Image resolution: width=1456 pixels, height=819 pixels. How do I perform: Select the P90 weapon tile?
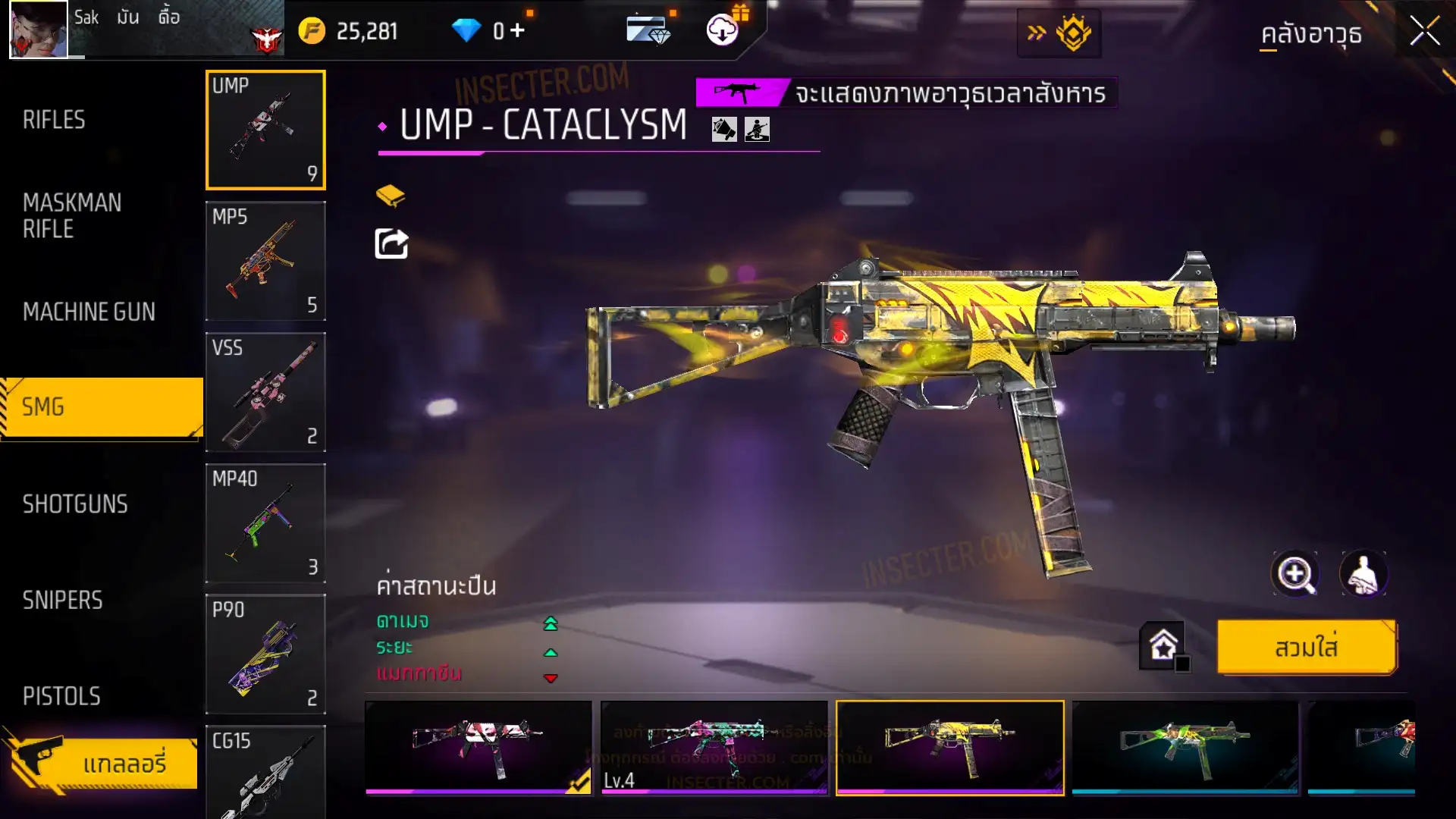(265, 654)
